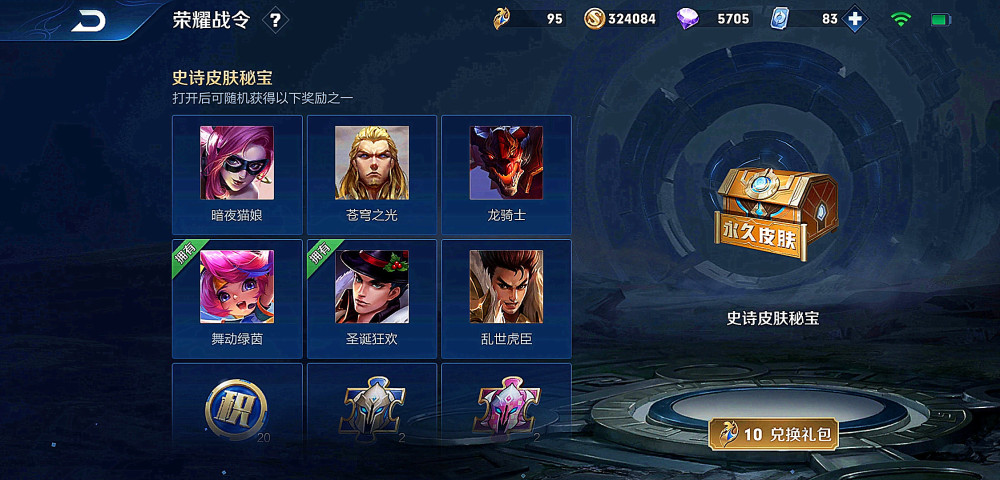Screen dimensions: 1000x480
Task: Go back using the return arrow
Action: [88, 21]
